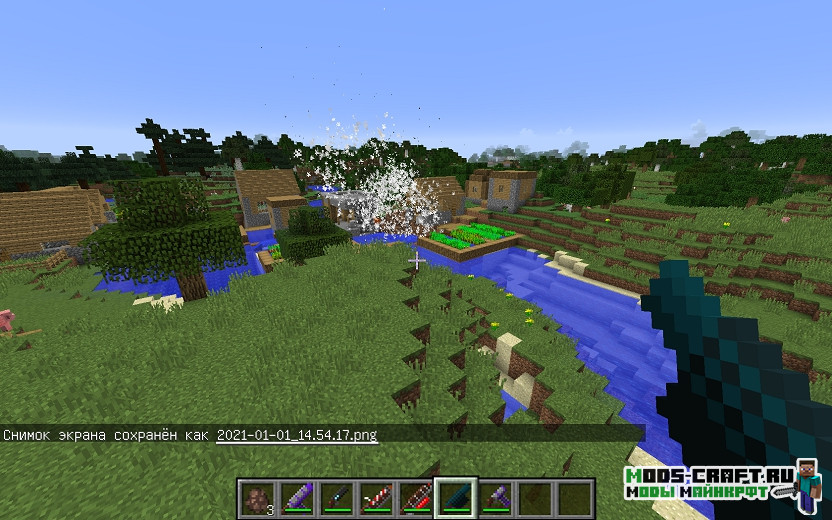The image size is (832, 520).
Task: Select the purple staff hotbar slot
Action: (297, 498)
